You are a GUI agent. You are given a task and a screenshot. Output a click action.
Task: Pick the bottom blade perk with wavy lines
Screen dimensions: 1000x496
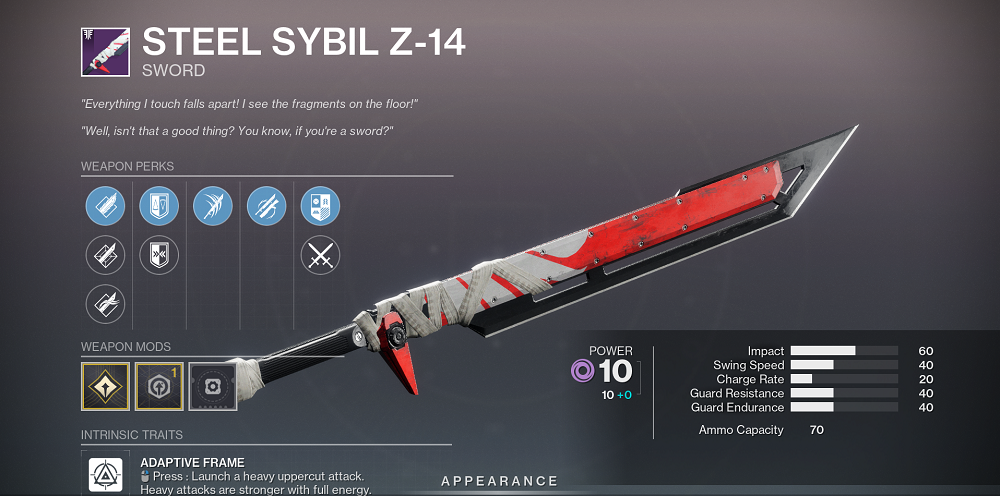pyautogui.click(x=105, y=304)
